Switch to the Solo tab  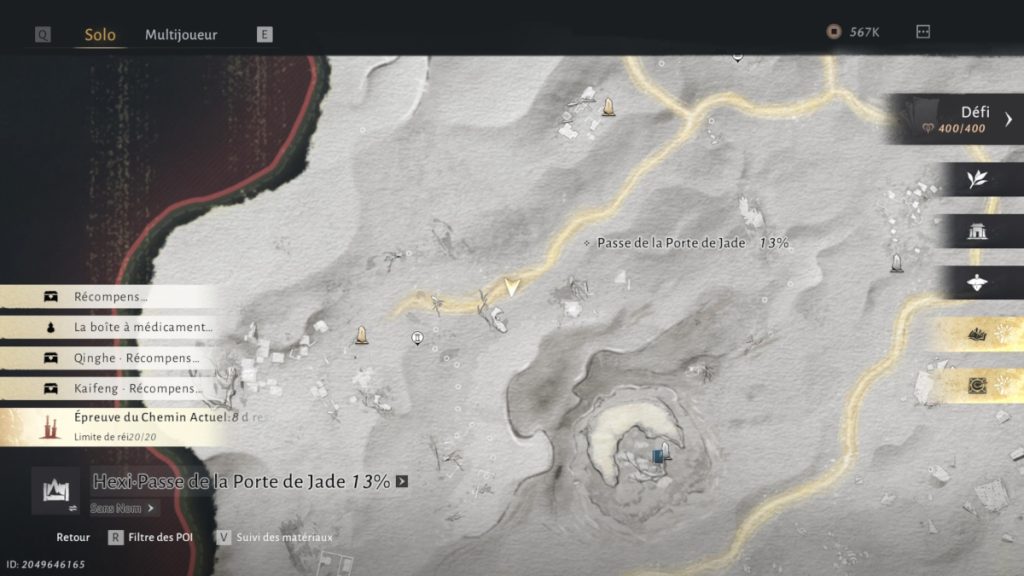click(100, 35)
